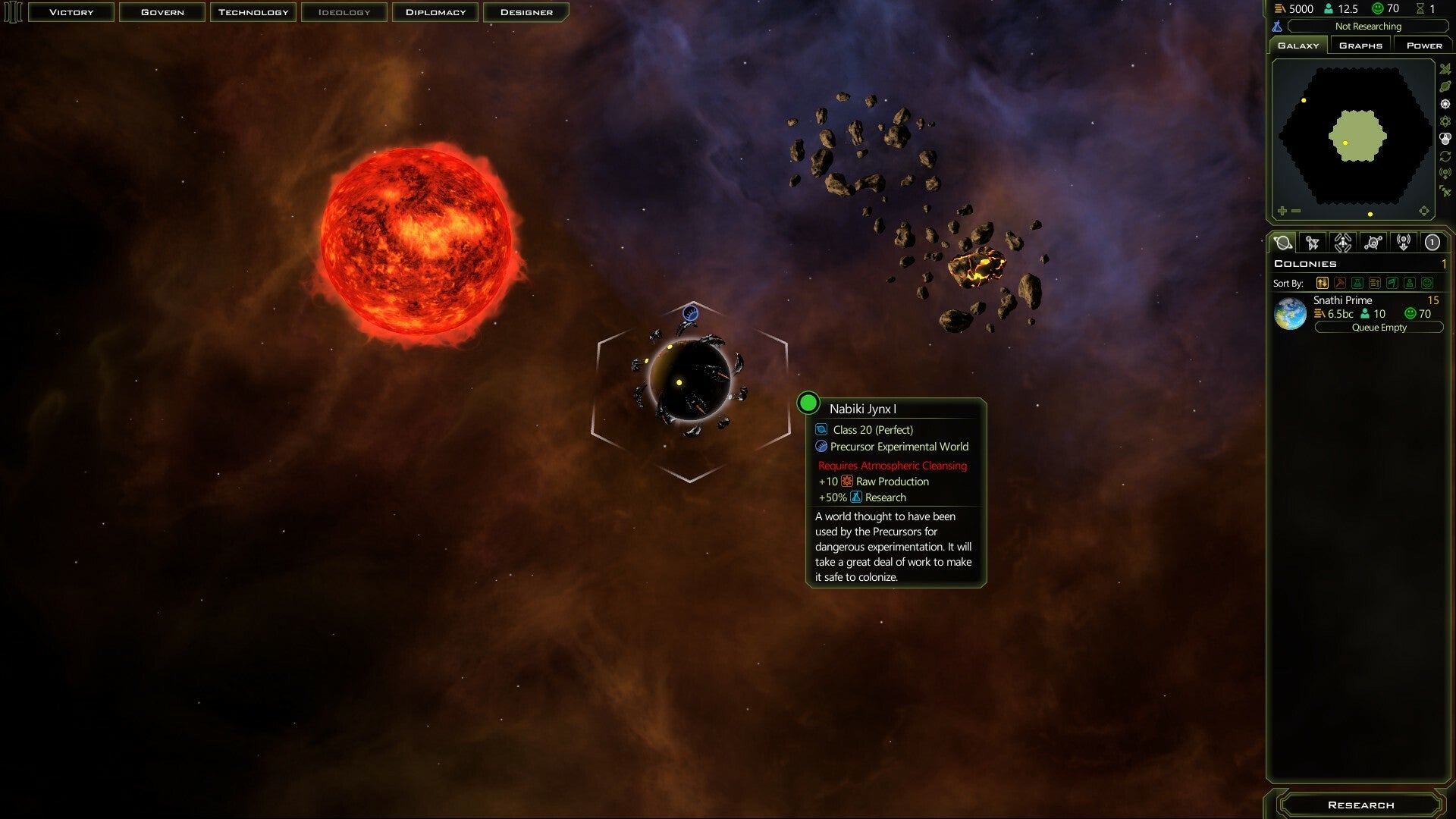Screen dimensions: 1456x819
Task: Open the ship Designer
Action: pos(526,12)
